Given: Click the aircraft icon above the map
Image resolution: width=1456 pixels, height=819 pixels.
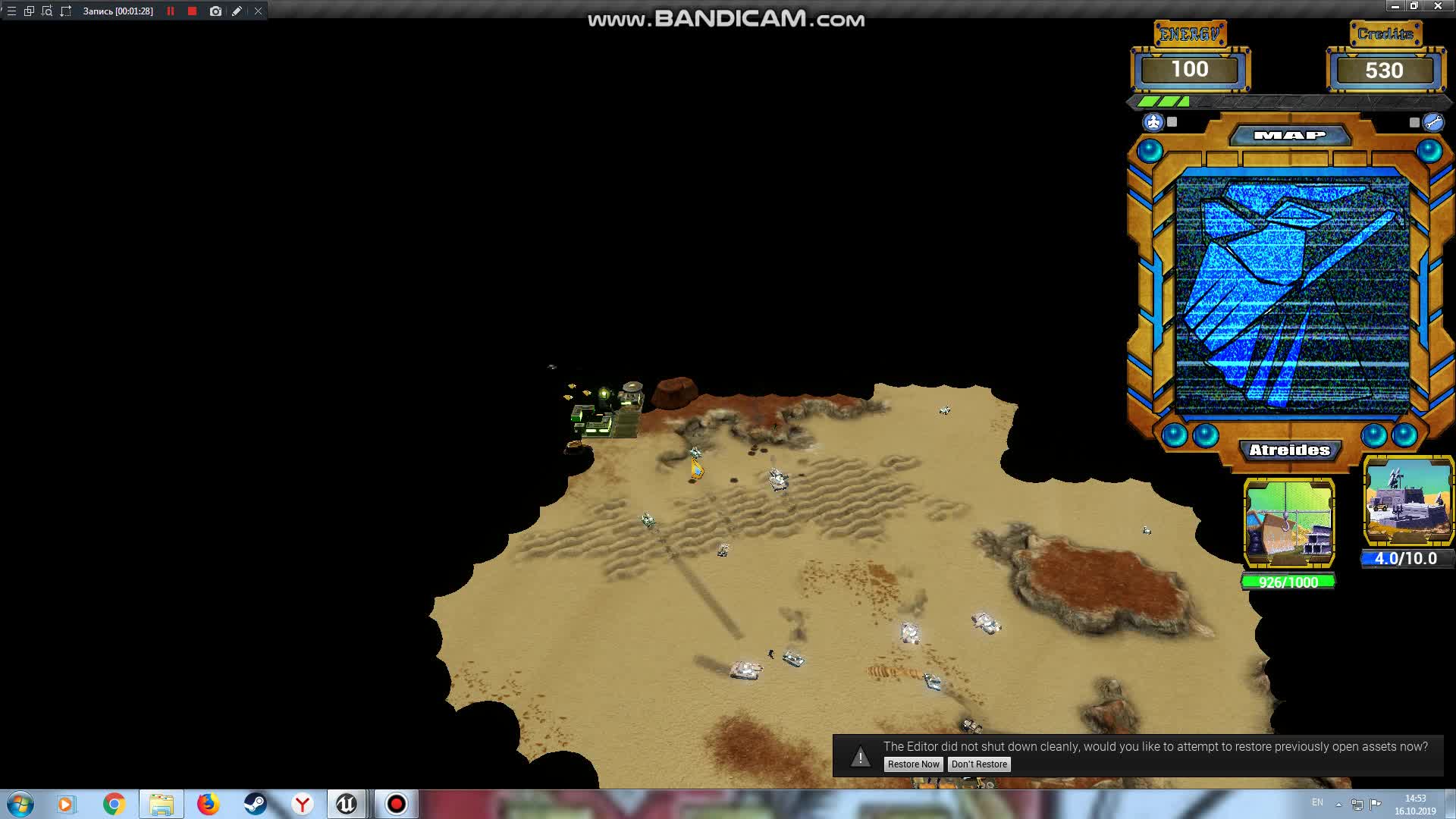Looking at the screenshot, I should [1152, 120].
